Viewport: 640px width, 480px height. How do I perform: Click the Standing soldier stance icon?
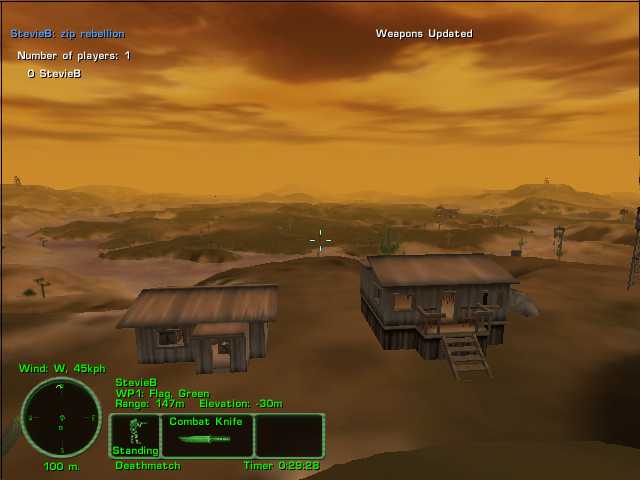(x=135, y=435)
